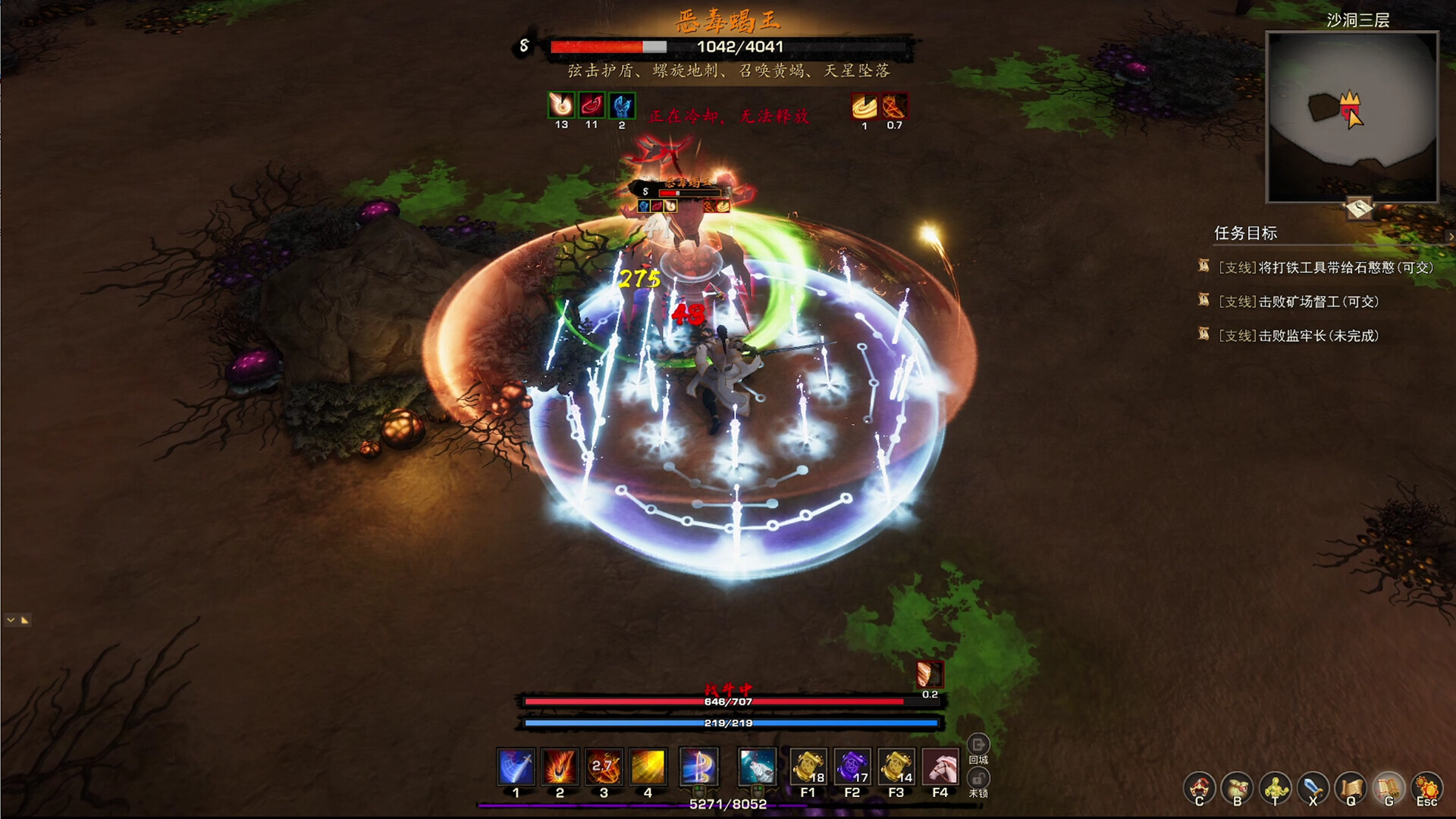The image size is (1456, 819).
Task: Toggle the 未锁 padlock button
Action: click(978, 781)
